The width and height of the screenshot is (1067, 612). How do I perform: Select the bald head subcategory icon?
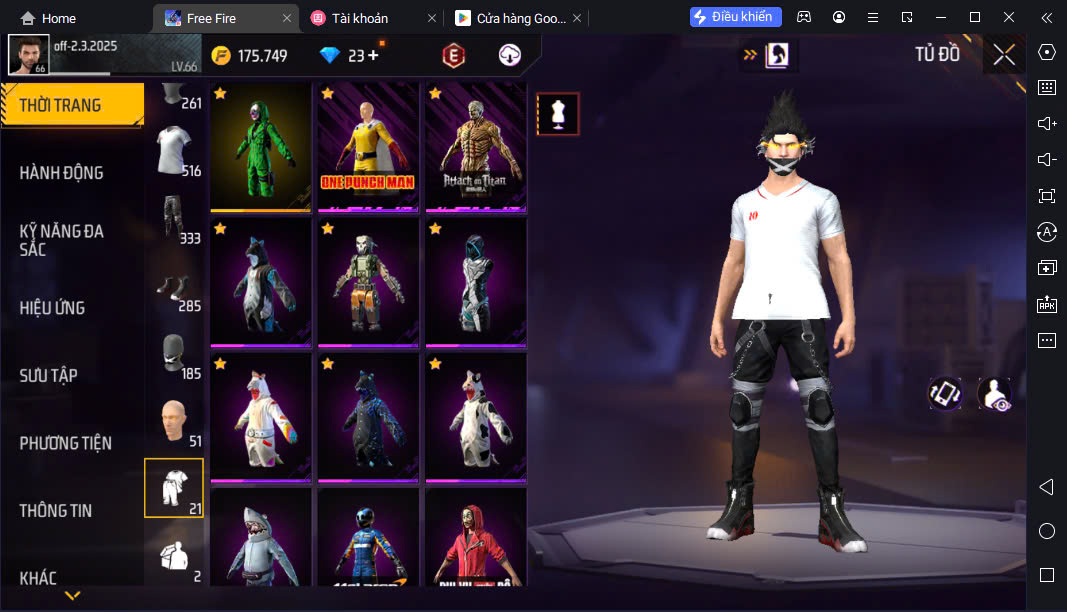(x=174, y=422)
